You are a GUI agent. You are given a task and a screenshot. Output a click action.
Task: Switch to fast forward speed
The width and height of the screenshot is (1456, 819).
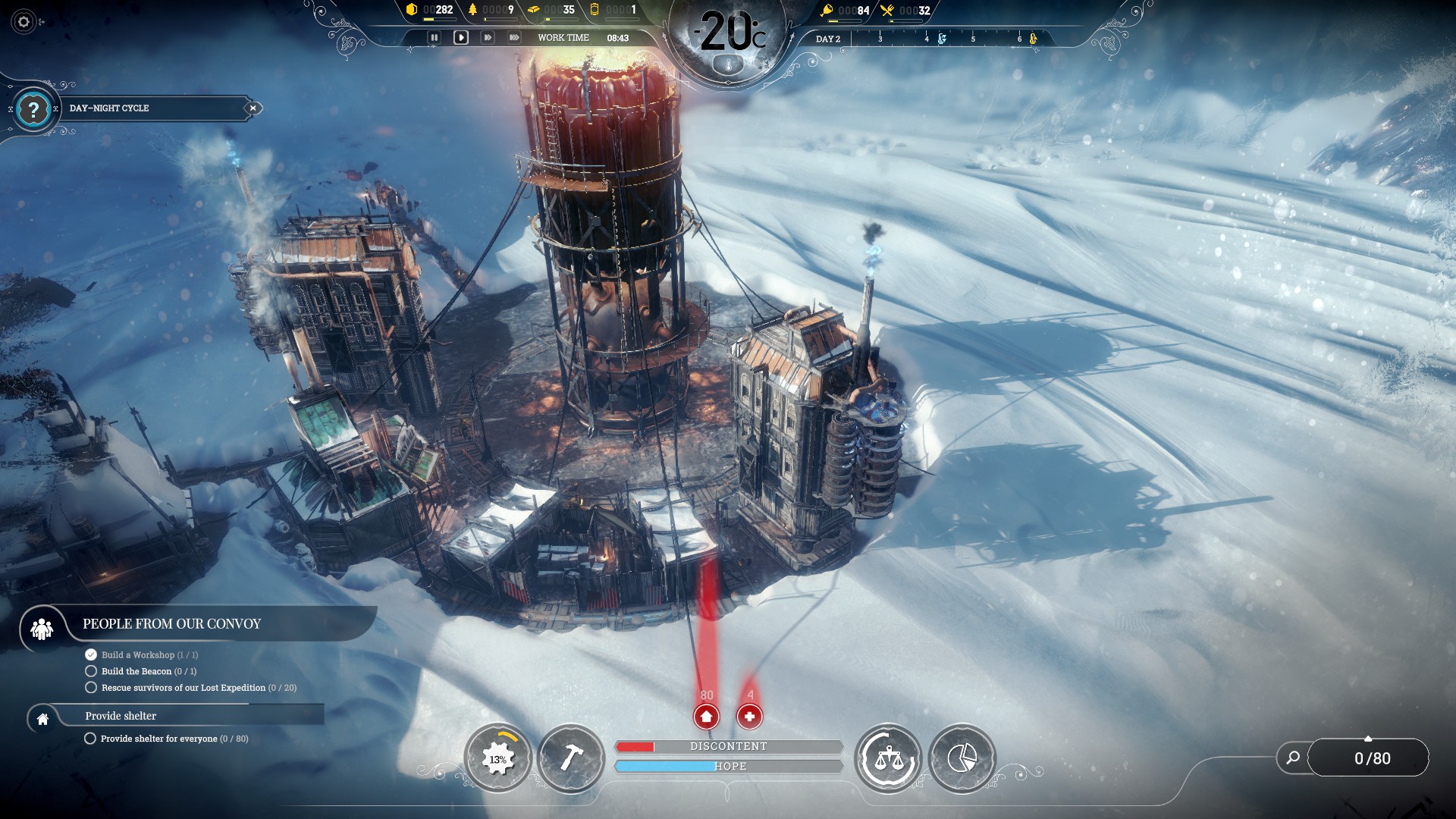point(488,37)
